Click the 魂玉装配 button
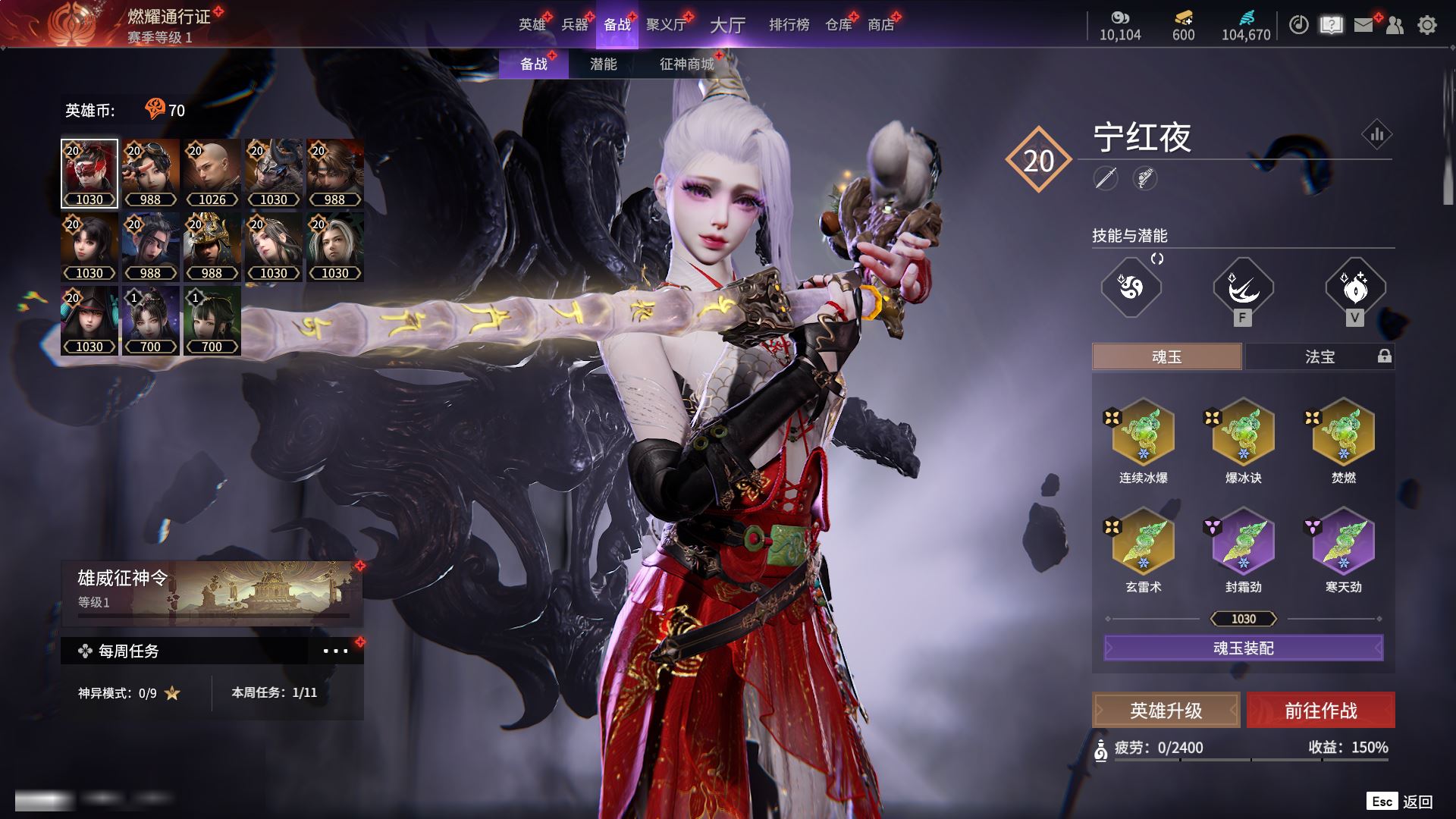Viewport: 1456px width, 819px height. (1244, 648)
